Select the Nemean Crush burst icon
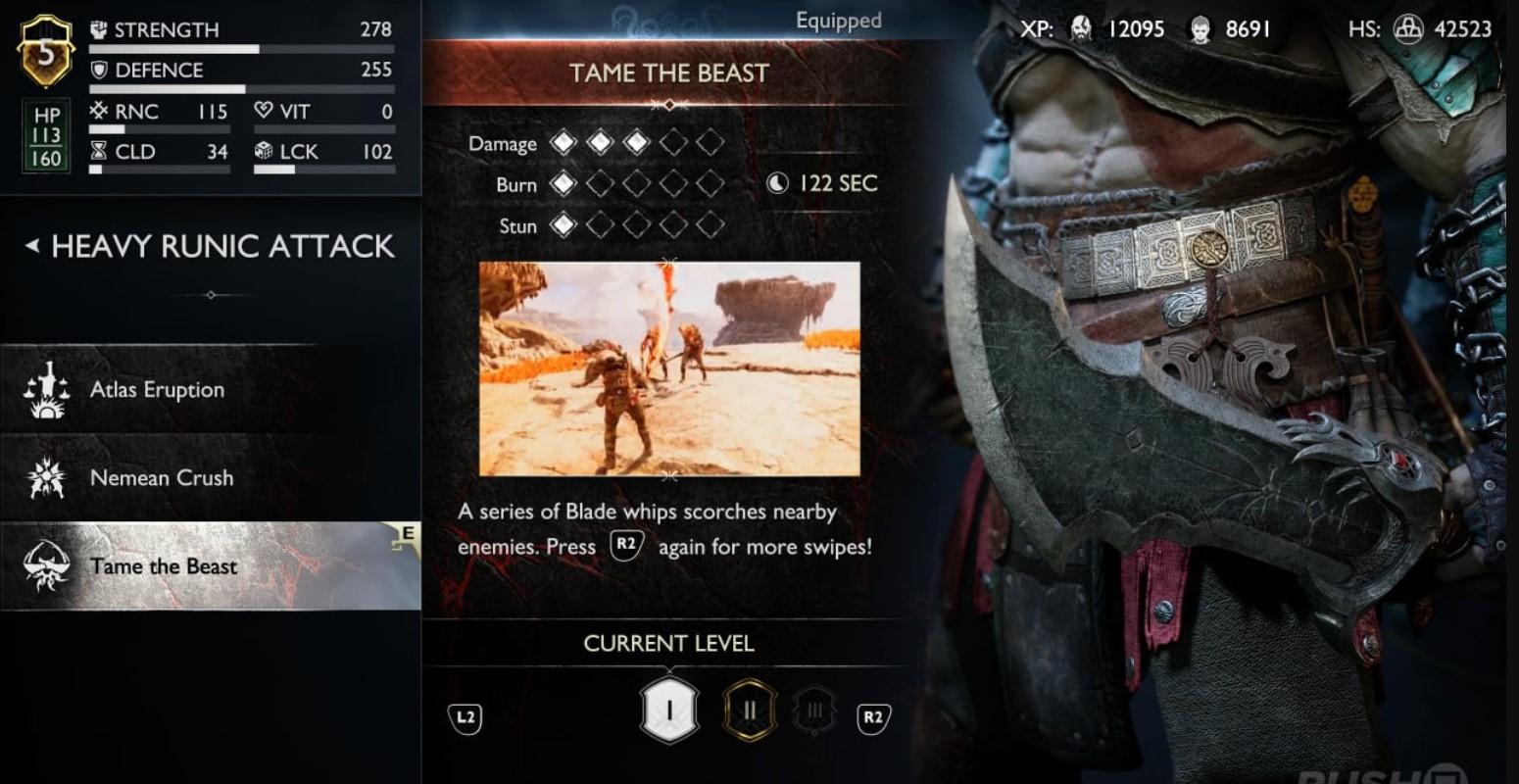The width and height of the screenshot is (1519, 784). (46, 477)
